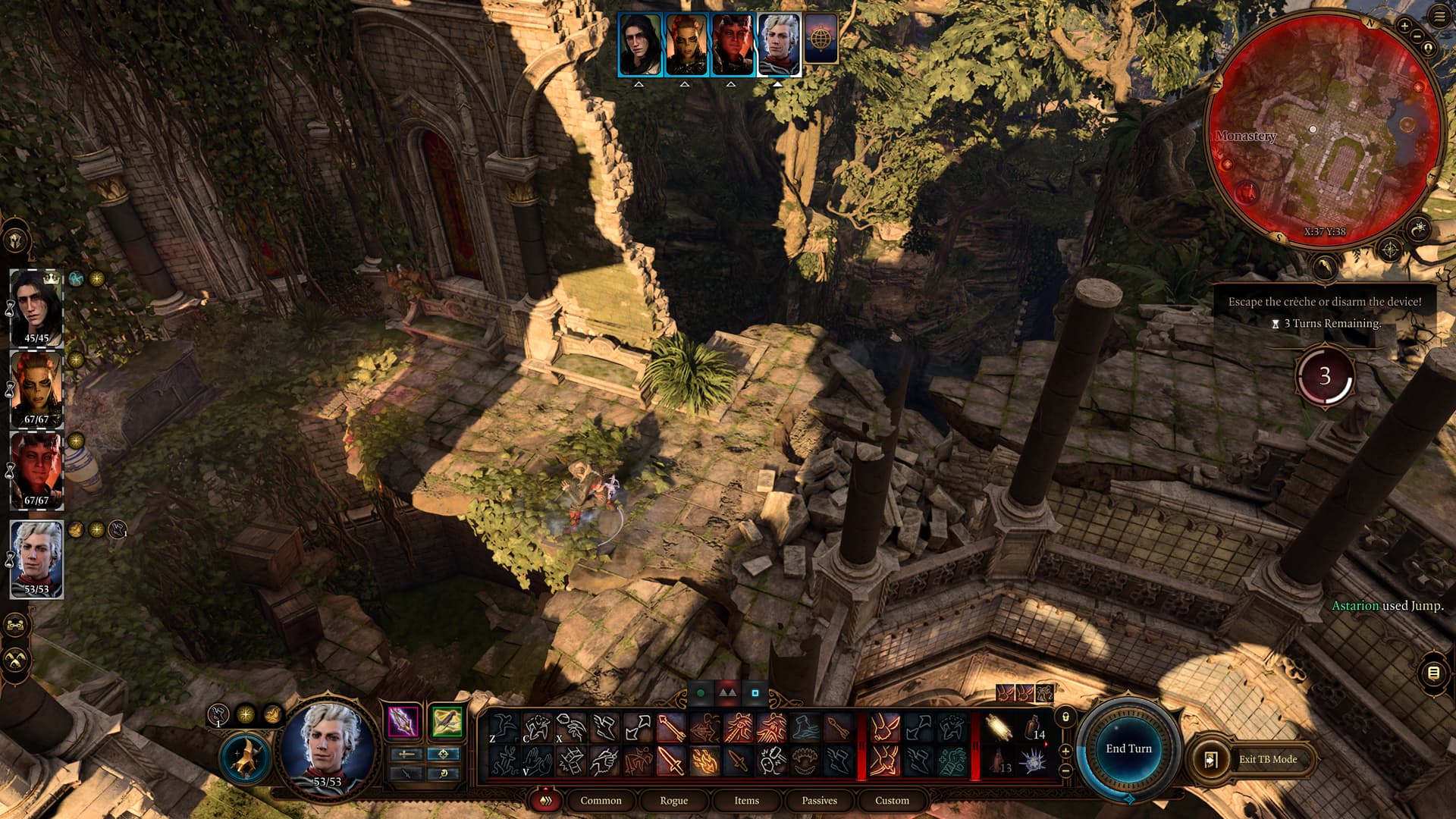Open the main menu hamburger button

coord(1439,17)
